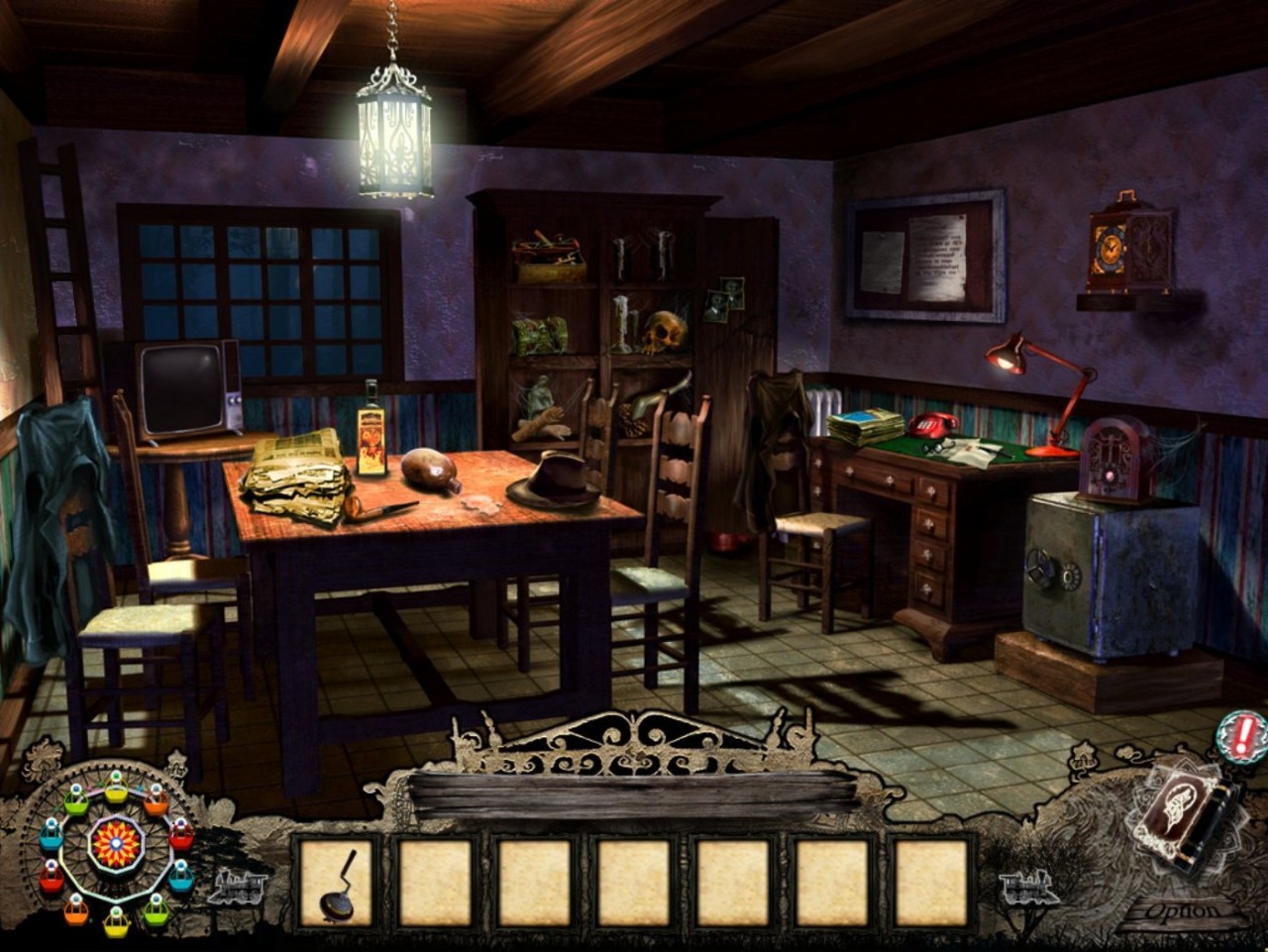1268x952 pixels.
Task: Click the red exclamation mark alert
Action: [1239, 736]
